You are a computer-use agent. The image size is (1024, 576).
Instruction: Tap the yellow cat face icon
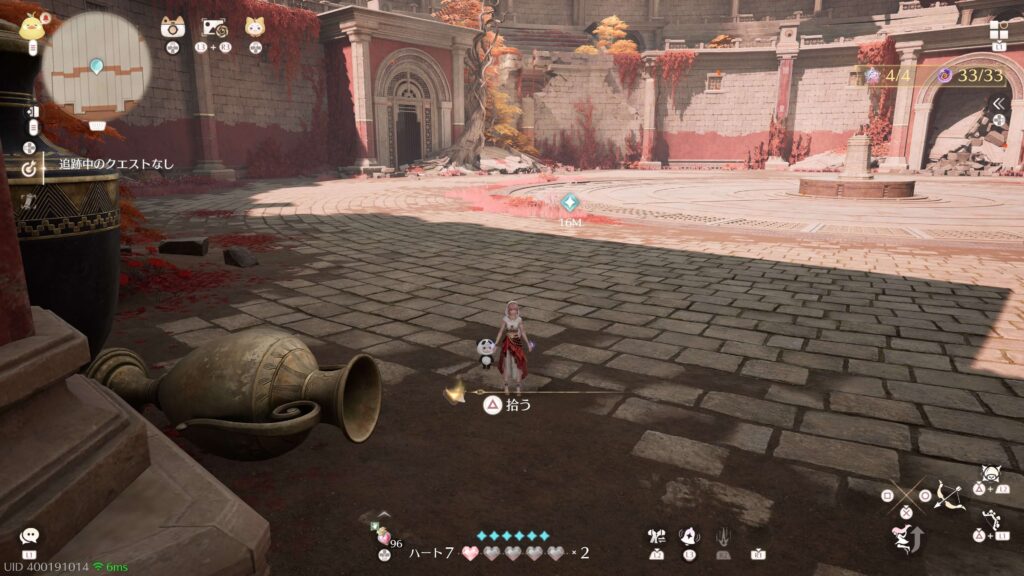click(x=255, y=28)
